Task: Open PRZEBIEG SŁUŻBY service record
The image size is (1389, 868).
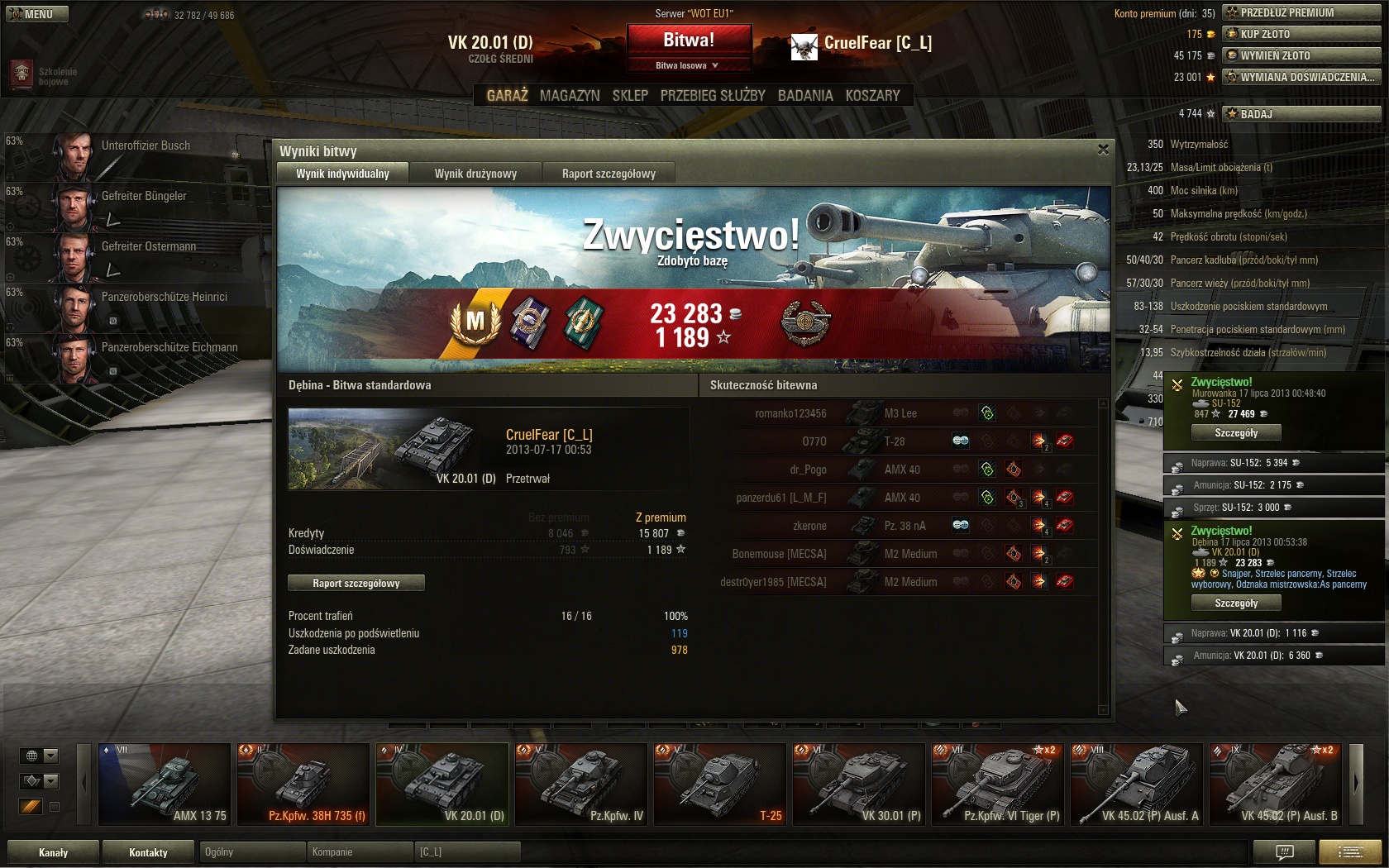Action: click(x=713, y=96)
